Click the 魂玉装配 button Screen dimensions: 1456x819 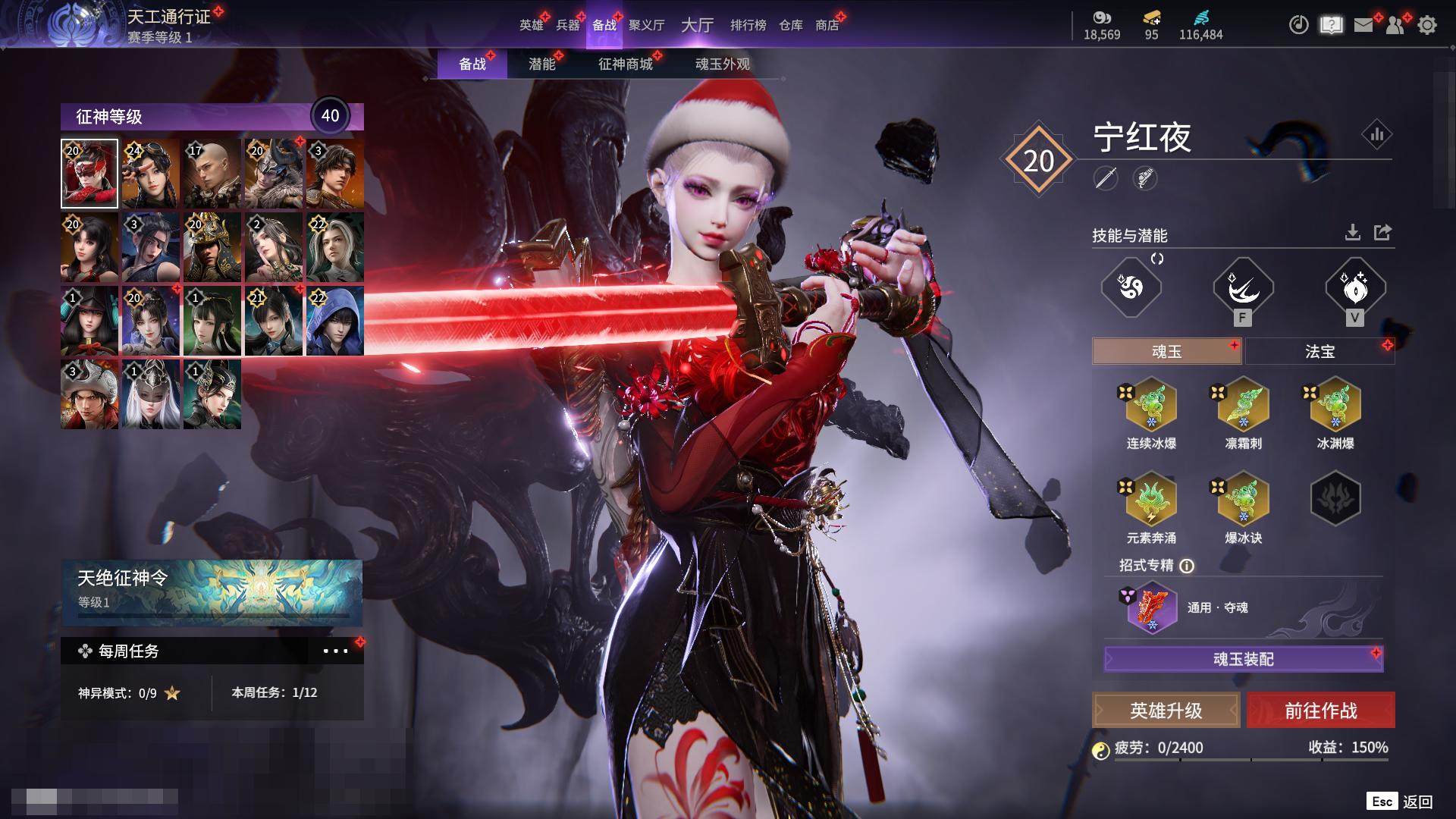1243,659
